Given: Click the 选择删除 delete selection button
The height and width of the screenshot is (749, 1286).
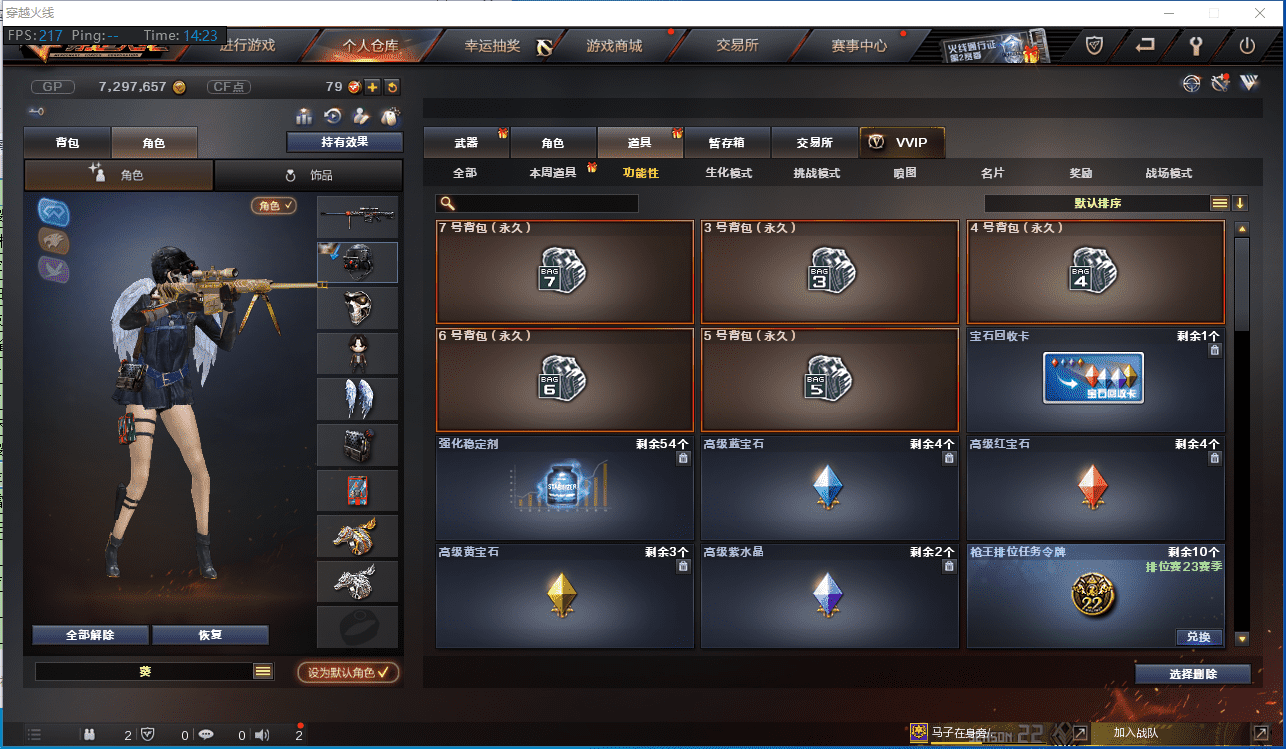Looking at the screenshot, I should (x=1193, y=674).
